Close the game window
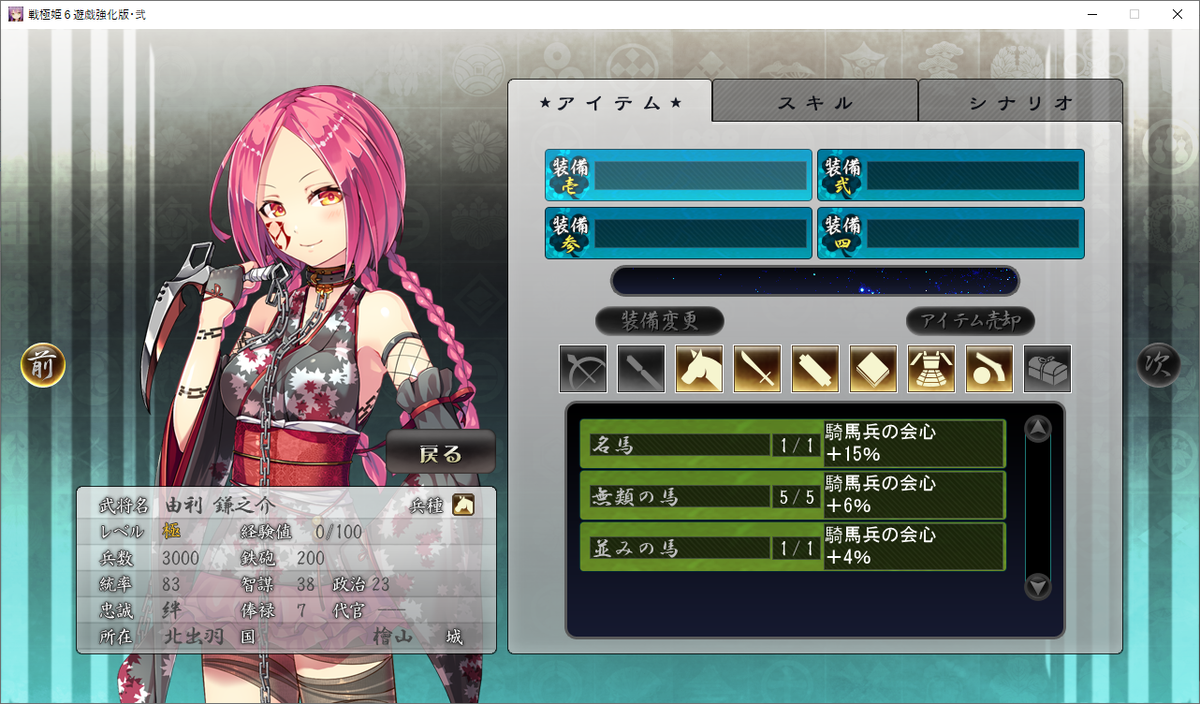The height and width of the screenshot is (704, 1200). coord(1177,14)
